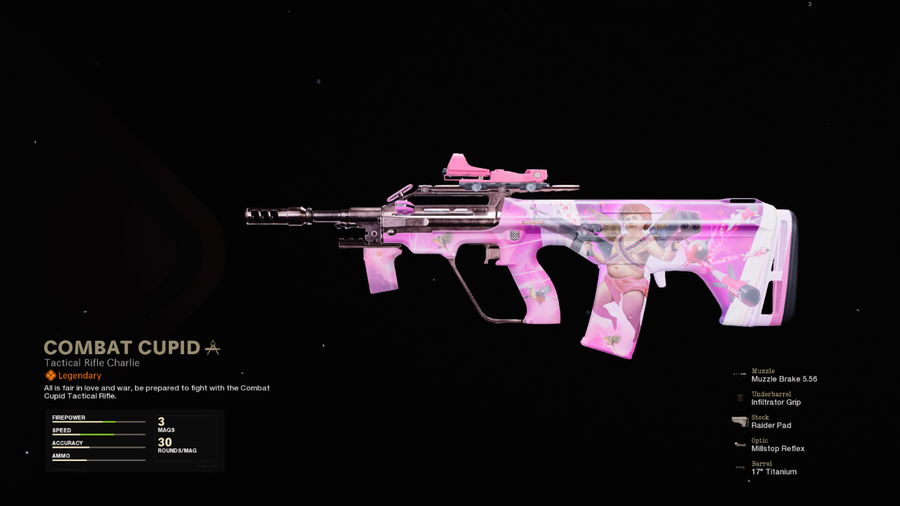Open the Raider Pad stock attachment
Viewport: 900px width, 506px height.
(x=772, y=425)
